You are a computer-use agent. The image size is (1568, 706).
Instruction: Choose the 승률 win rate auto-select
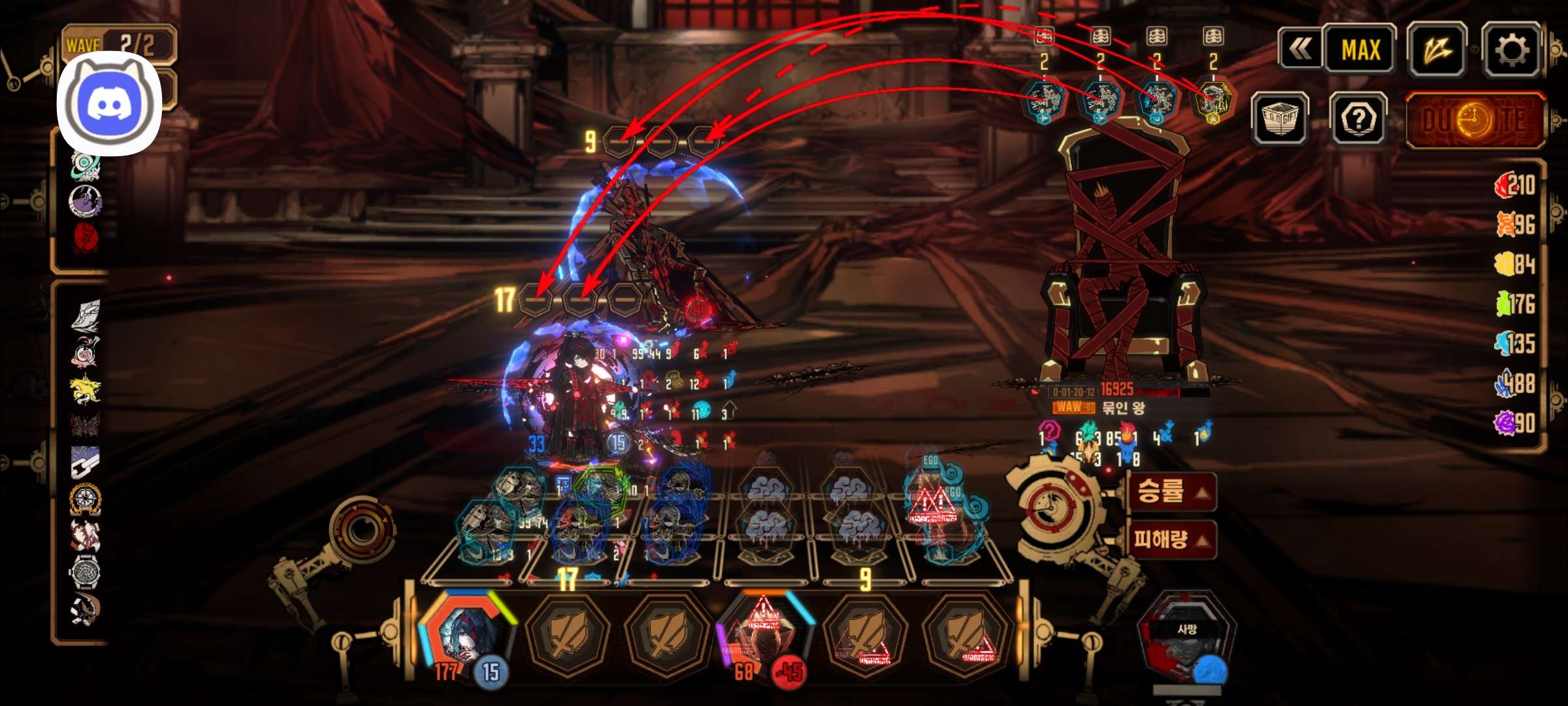pos(1171,491)
